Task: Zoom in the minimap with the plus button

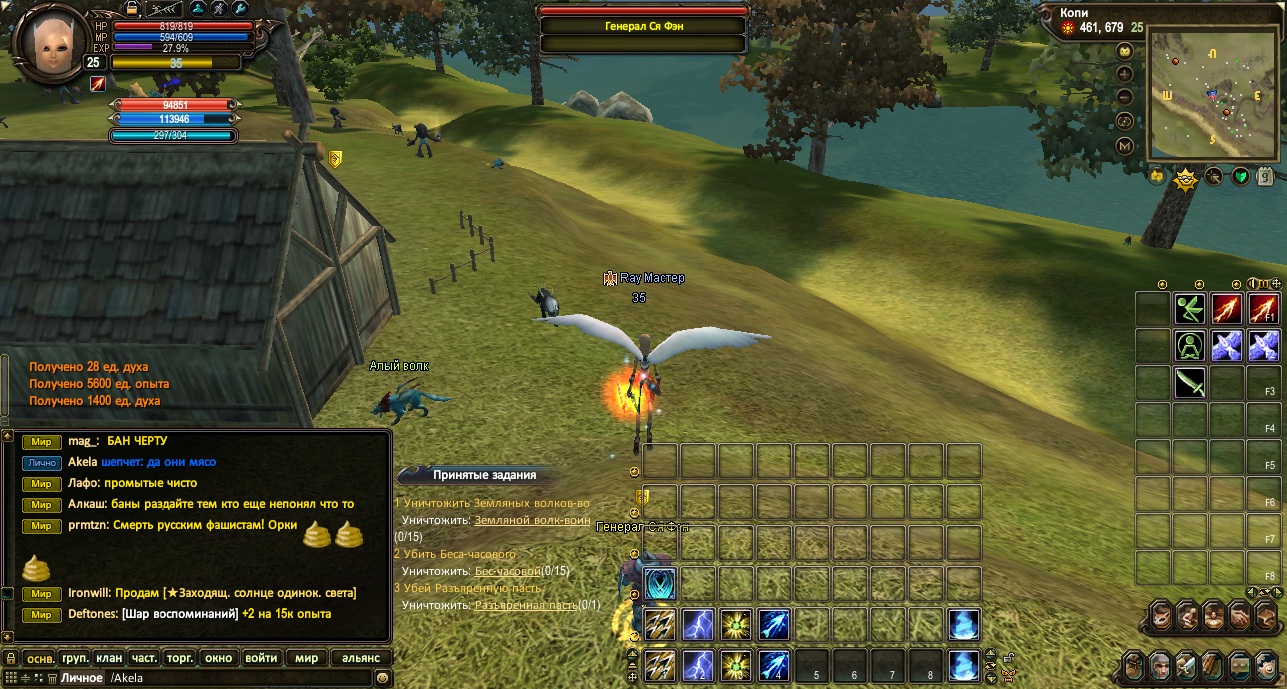Action: pyautogui.click(x=1125, y=74)
